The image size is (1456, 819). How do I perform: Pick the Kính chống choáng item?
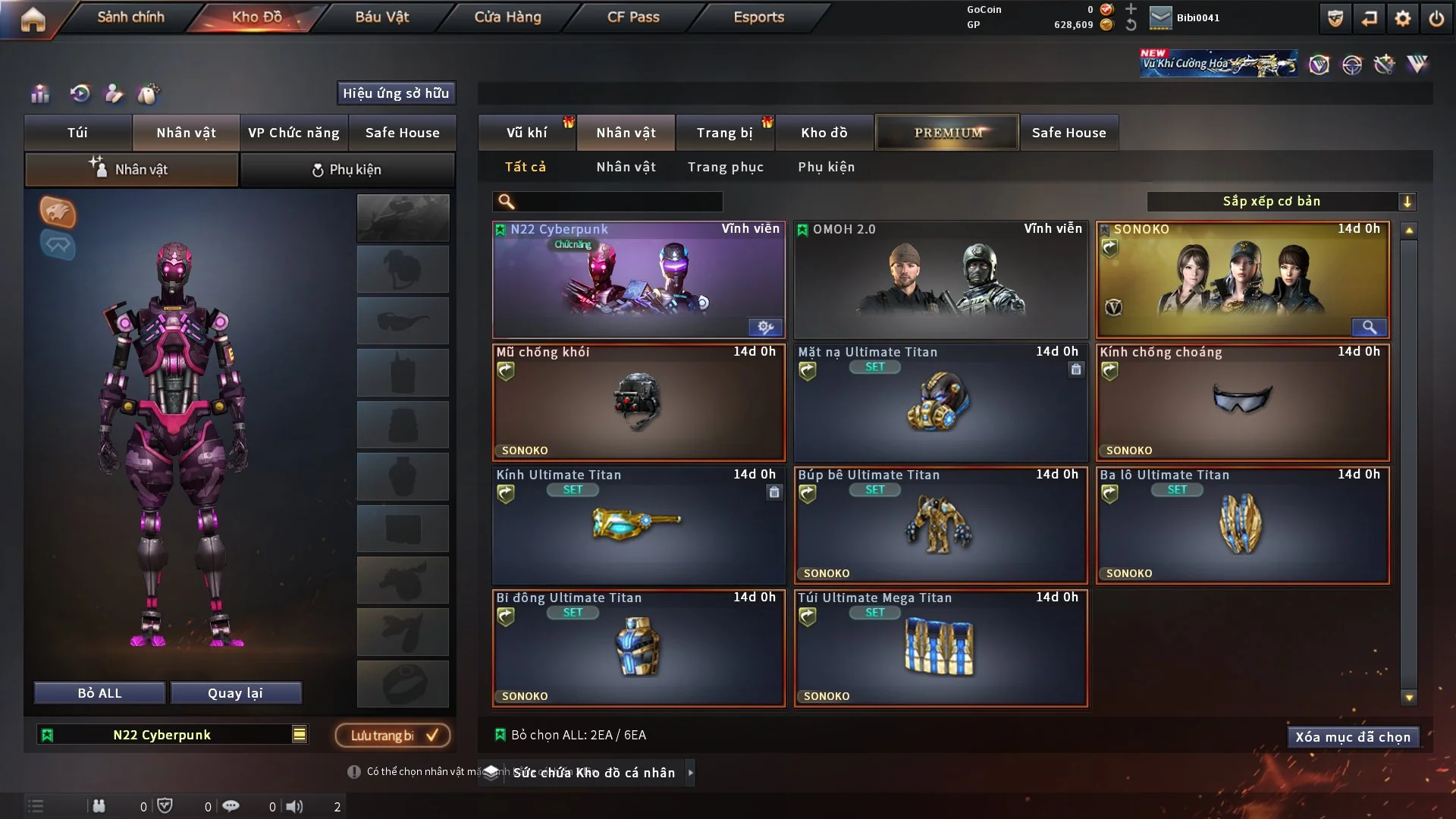1242,403
